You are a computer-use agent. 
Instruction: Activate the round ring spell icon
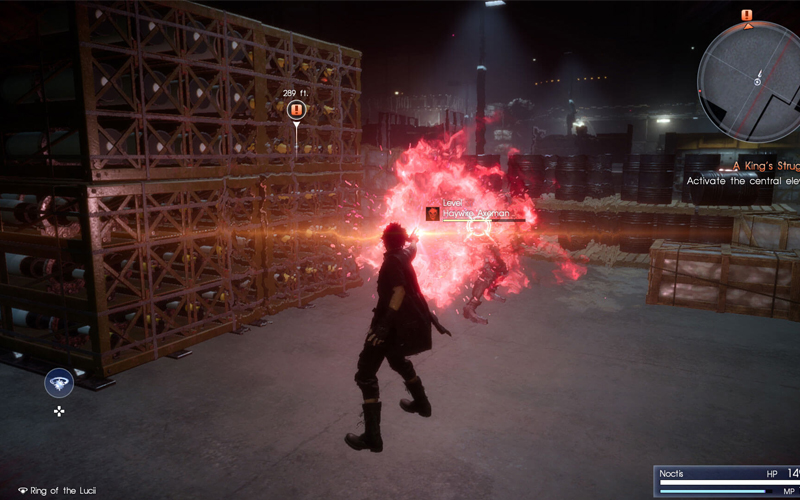click(58, 383)
